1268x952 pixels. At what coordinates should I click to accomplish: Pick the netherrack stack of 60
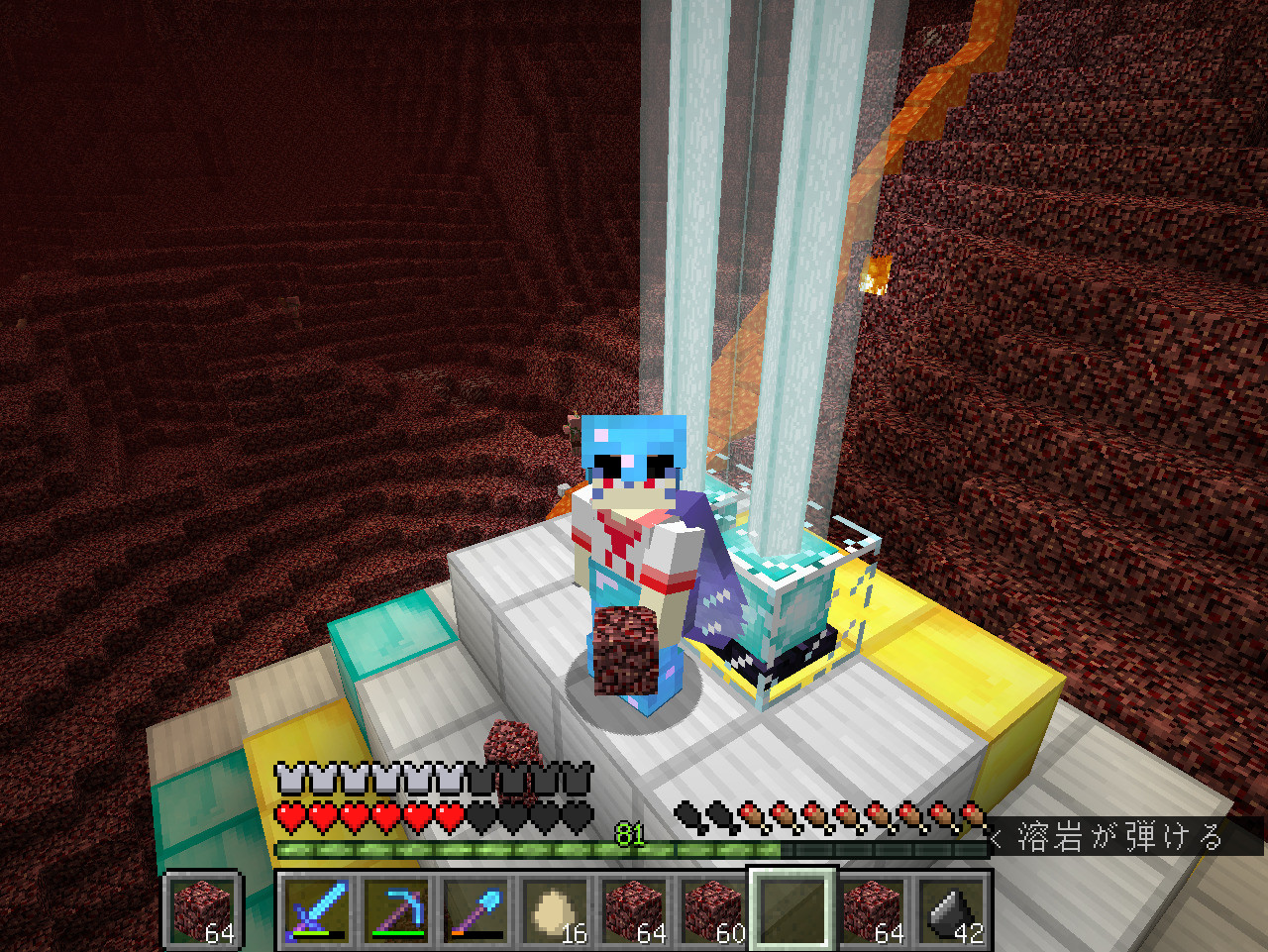click(x=713, y=909)
